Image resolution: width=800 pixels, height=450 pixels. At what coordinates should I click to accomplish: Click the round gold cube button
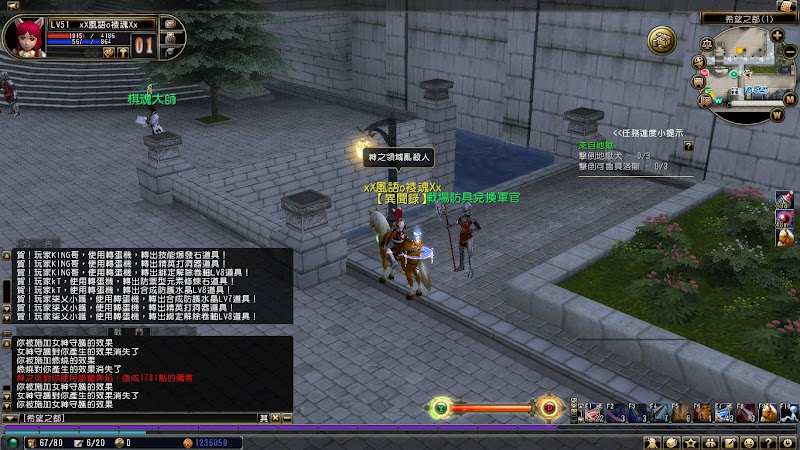pos(661,39)
